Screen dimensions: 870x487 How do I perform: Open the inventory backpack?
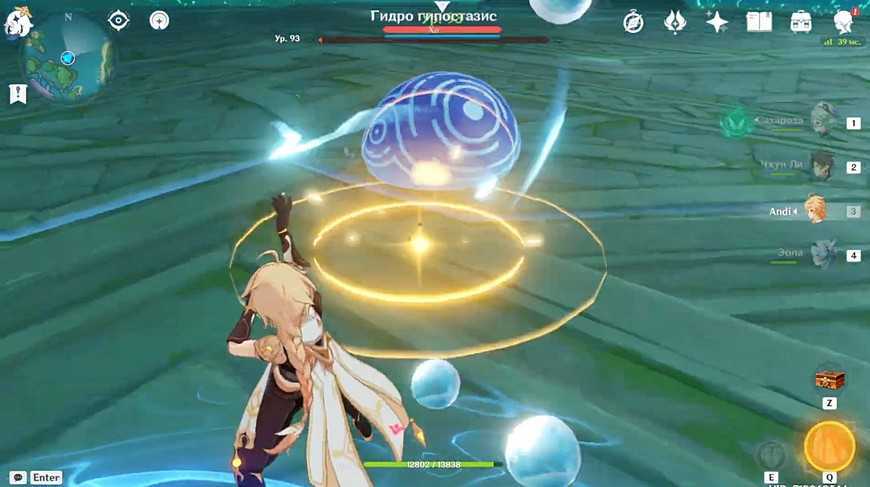(801, 22)
